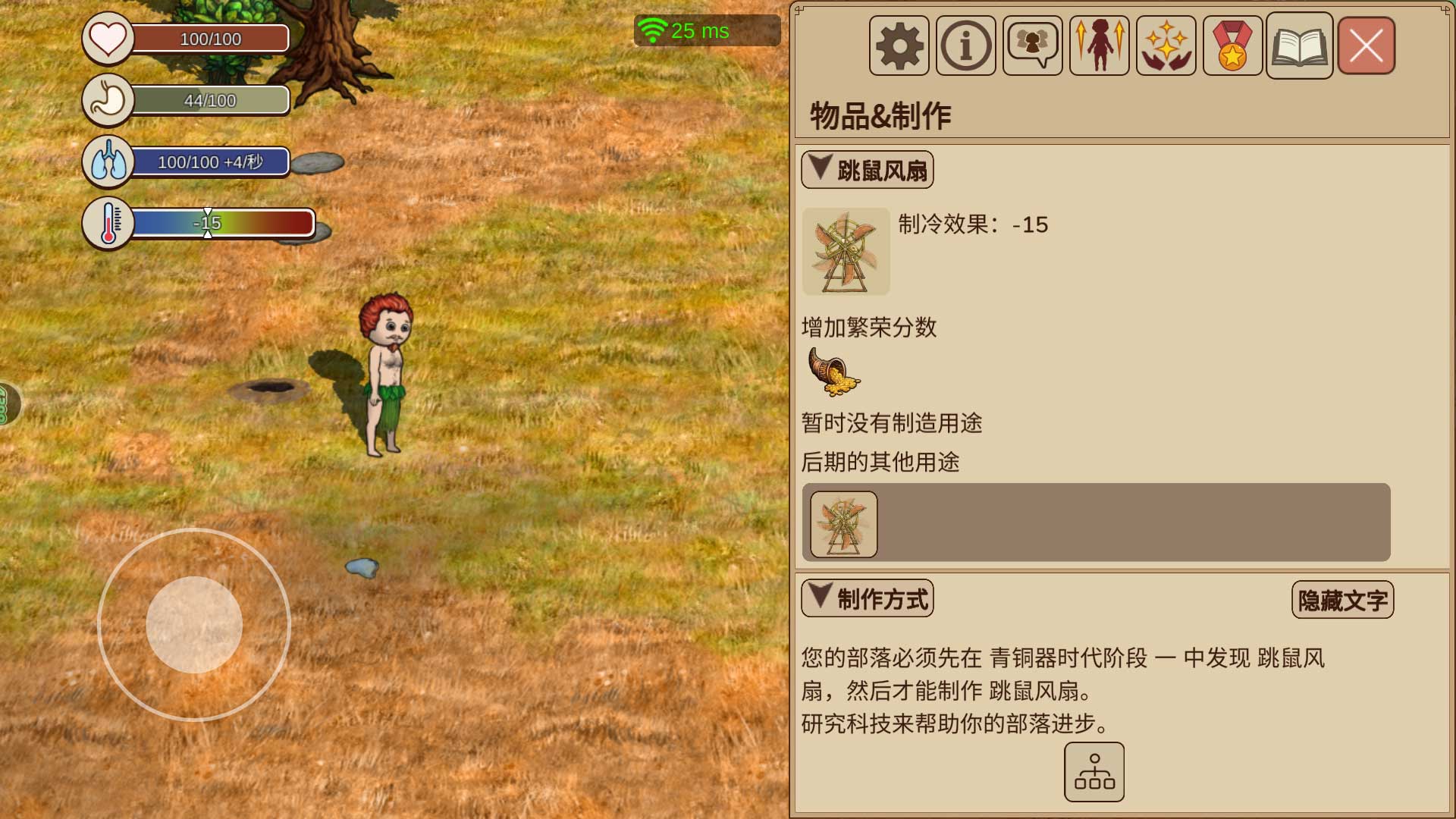Open the family chat bubble tab
The height and width of the screenshot is (819, 1456).
click(x=1032, y=45)
